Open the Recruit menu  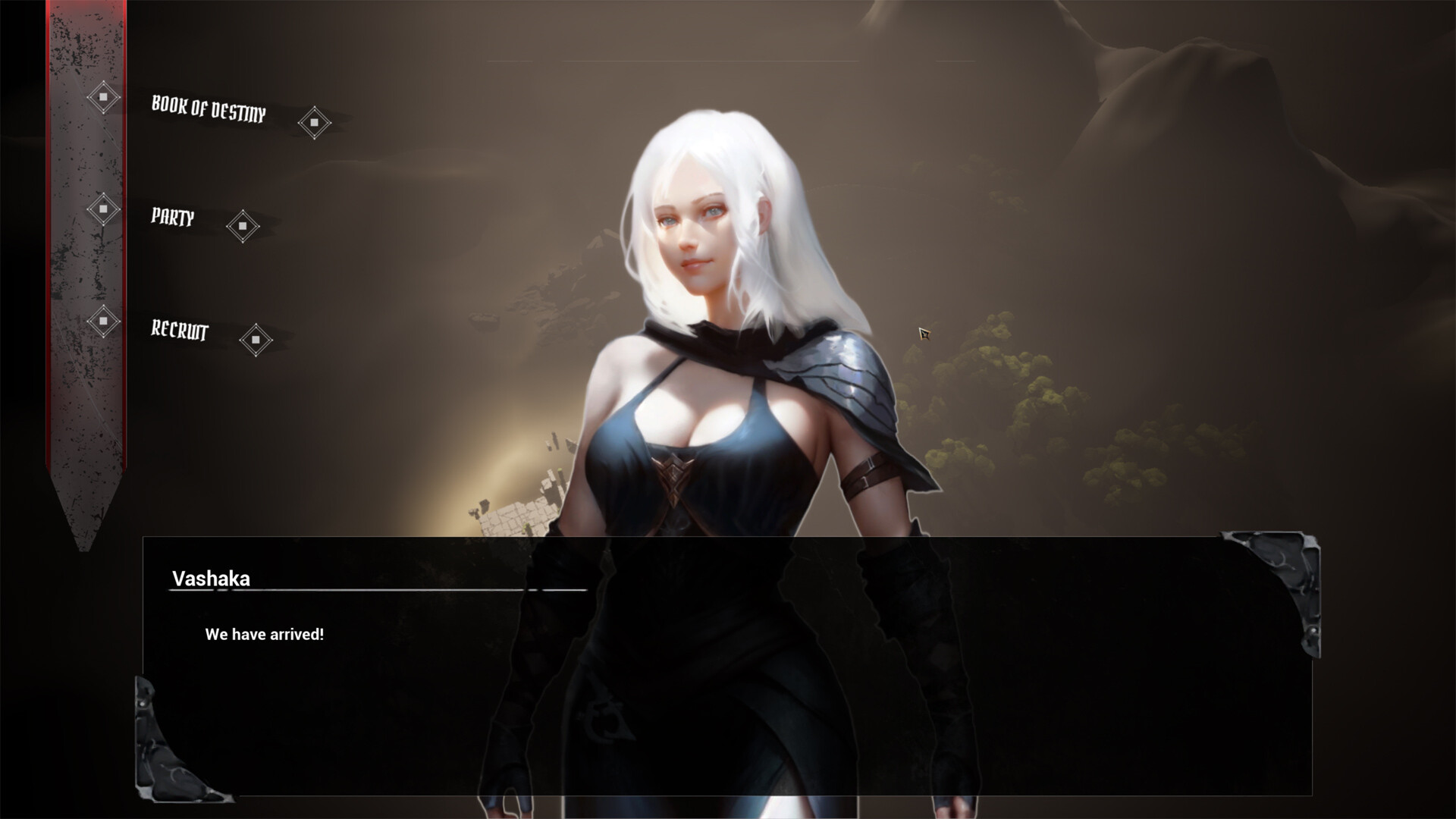tap(180, 331)
